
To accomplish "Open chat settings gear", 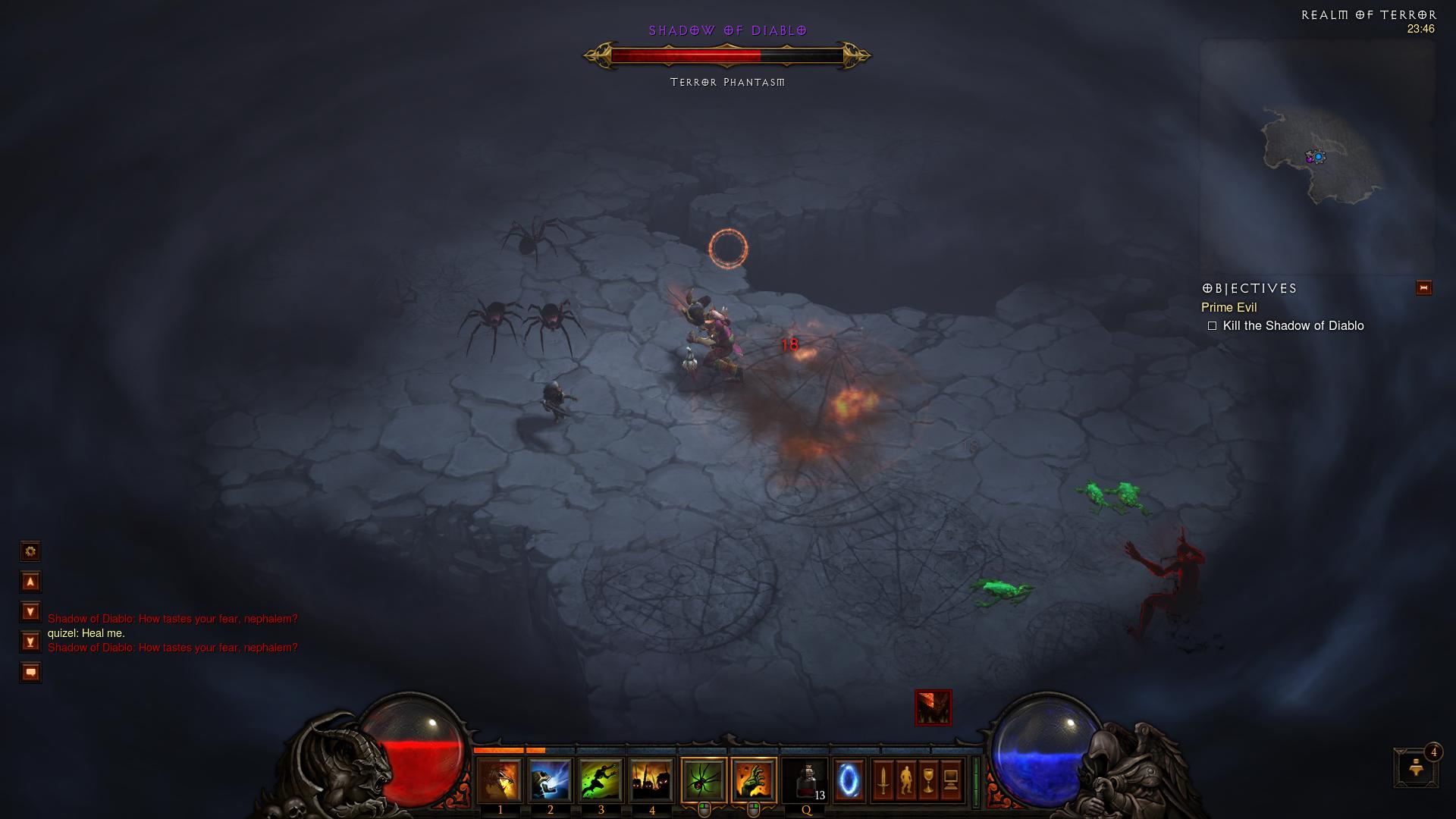I will click(30, 551).
